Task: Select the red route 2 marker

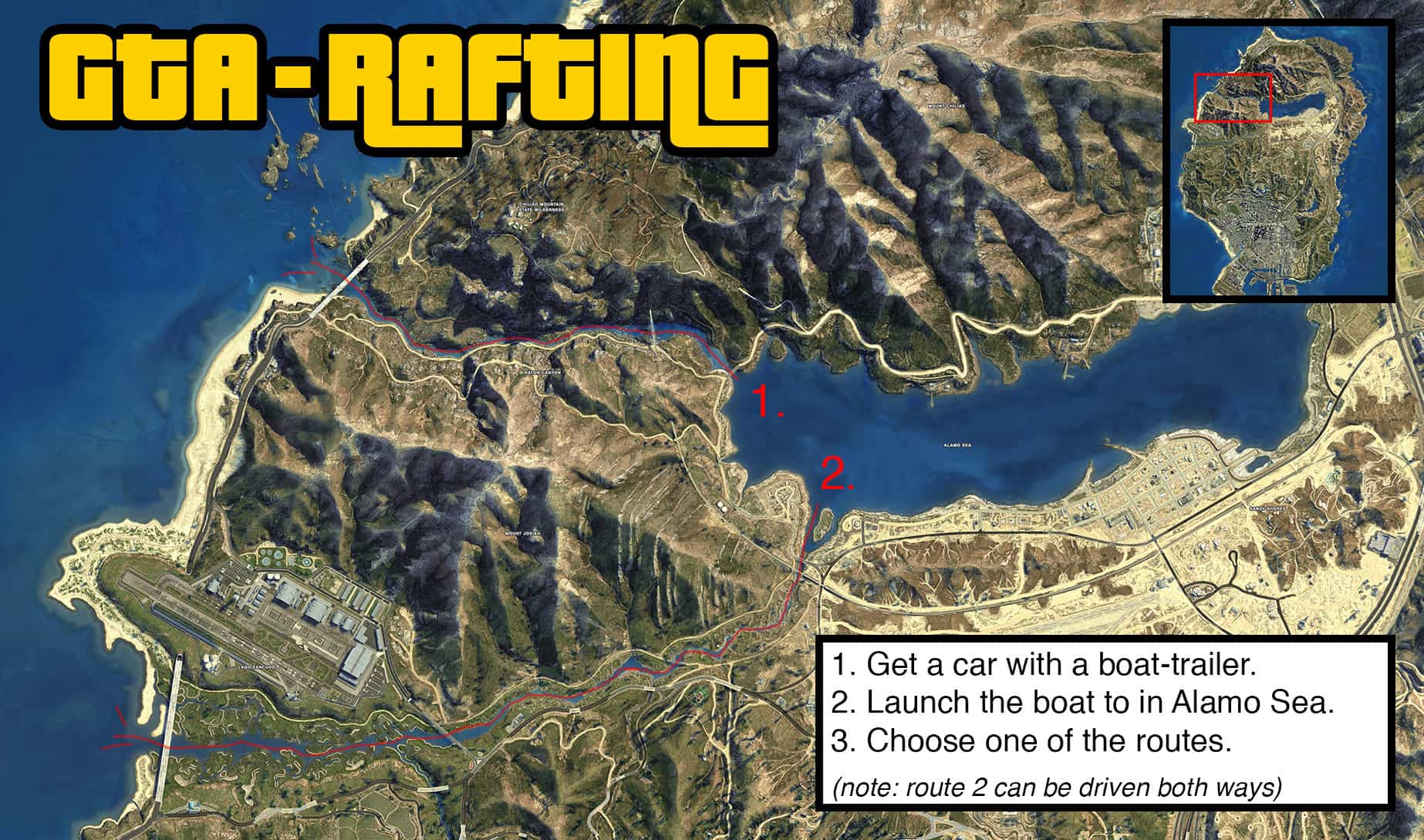Action: [x=836, y=474]
